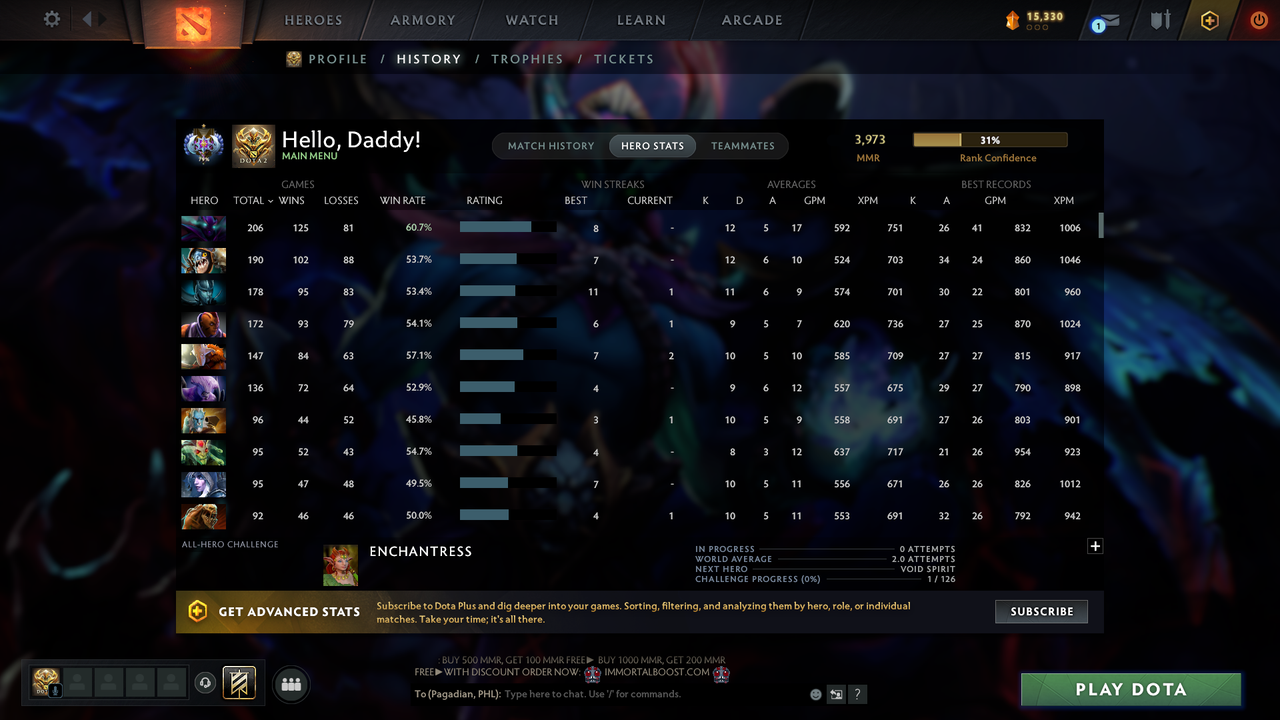Switch to the TEAMMATES tab
This screenshot has width=1280, height=720.
pyautogui.click(x=743, y=145)
